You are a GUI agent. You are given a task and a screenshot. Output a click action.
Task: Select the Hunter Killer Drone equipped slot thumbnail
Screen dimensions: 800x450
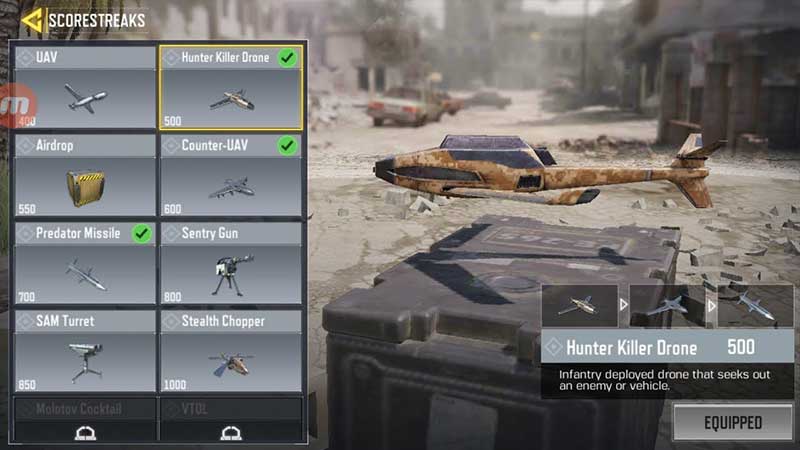coord(580,305)
